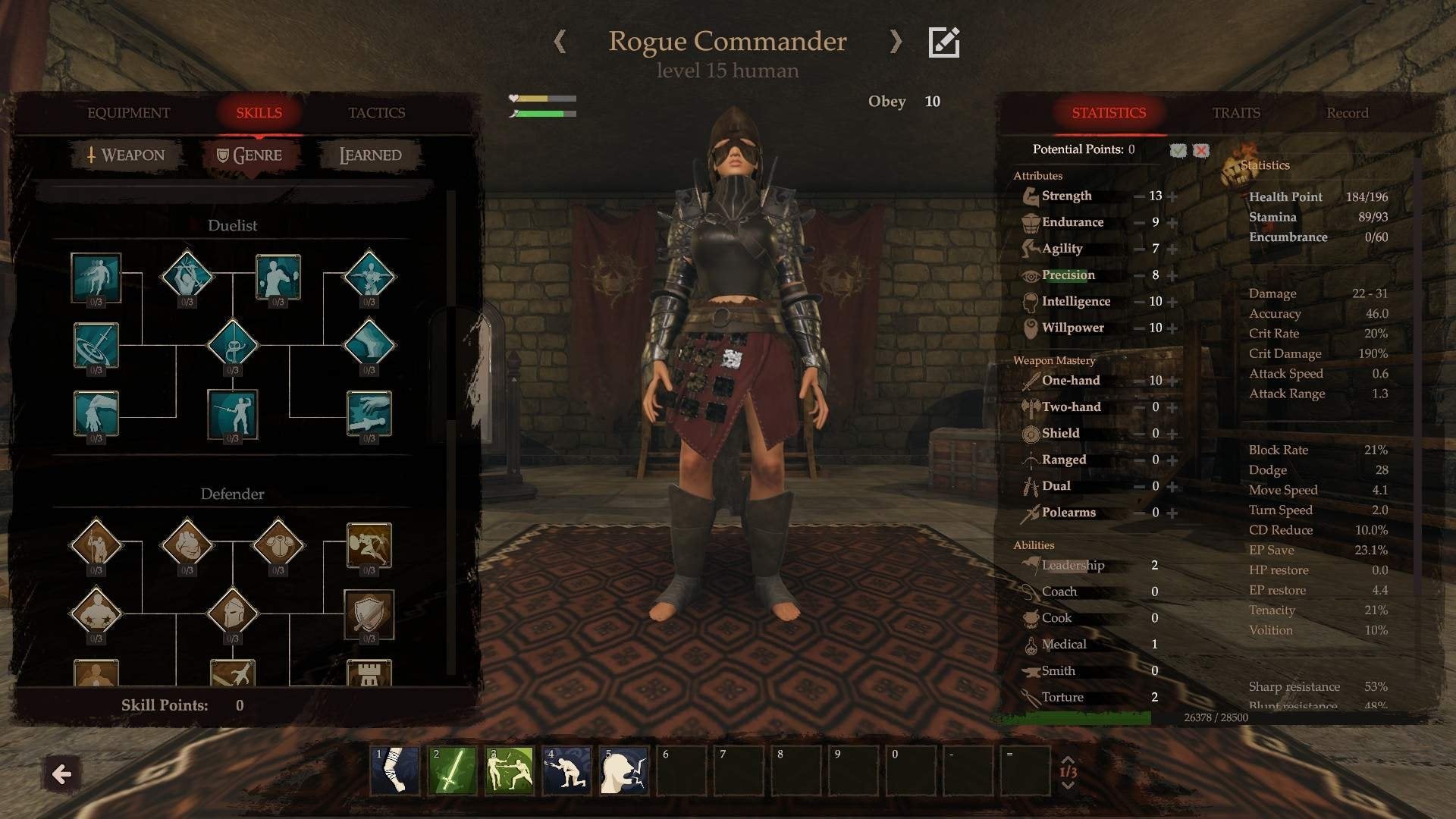The image size is (1456, 819).
Task: Switch to the Record tab
Action: click(x=1347, y=113)
